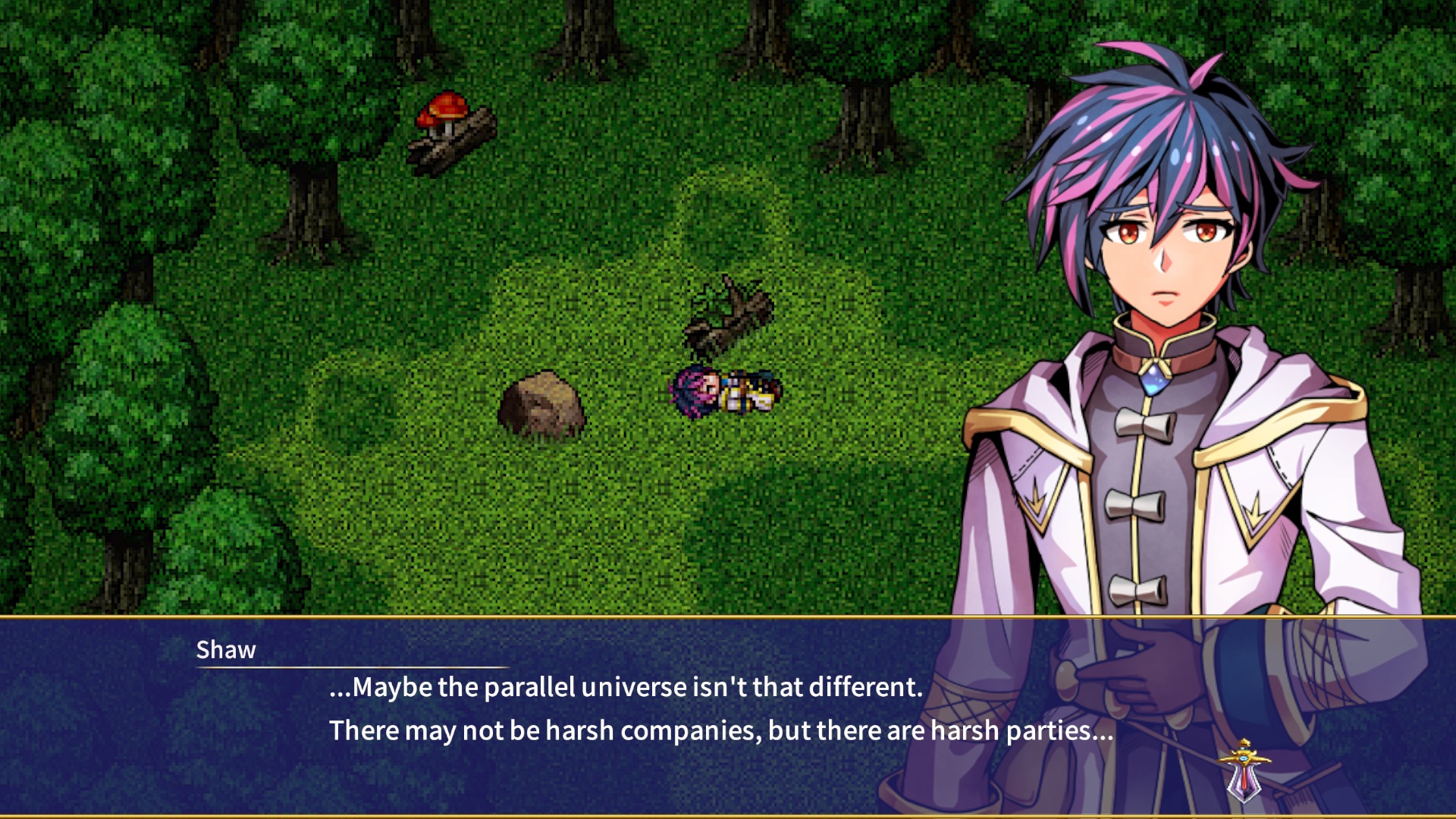Select the Shaw nameplate tab
The image size is (1456, 819).
(x=226, y=649)
